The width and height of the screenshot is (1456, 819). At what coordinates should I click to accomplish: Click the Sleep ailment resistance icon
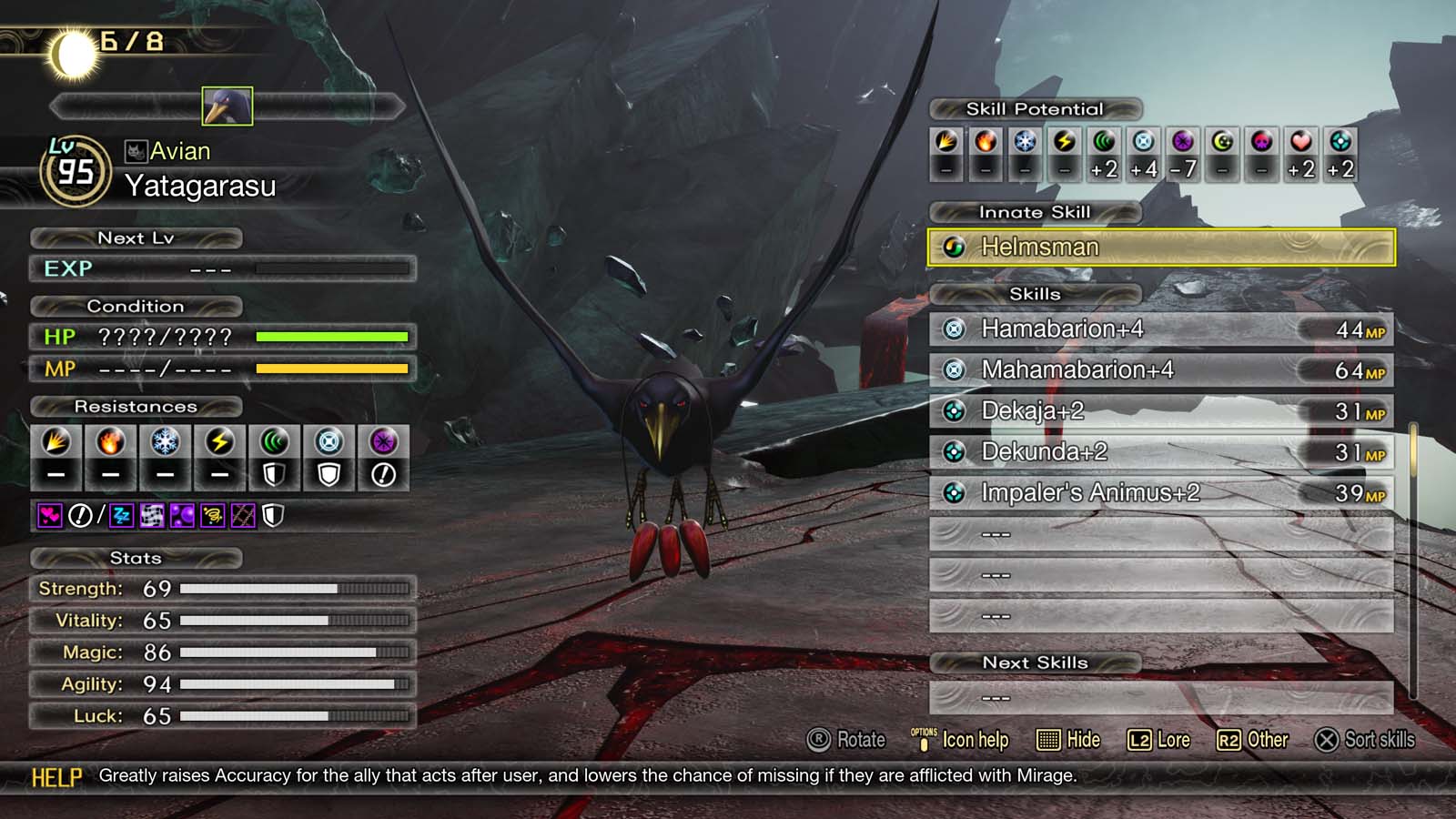point(120,515)
